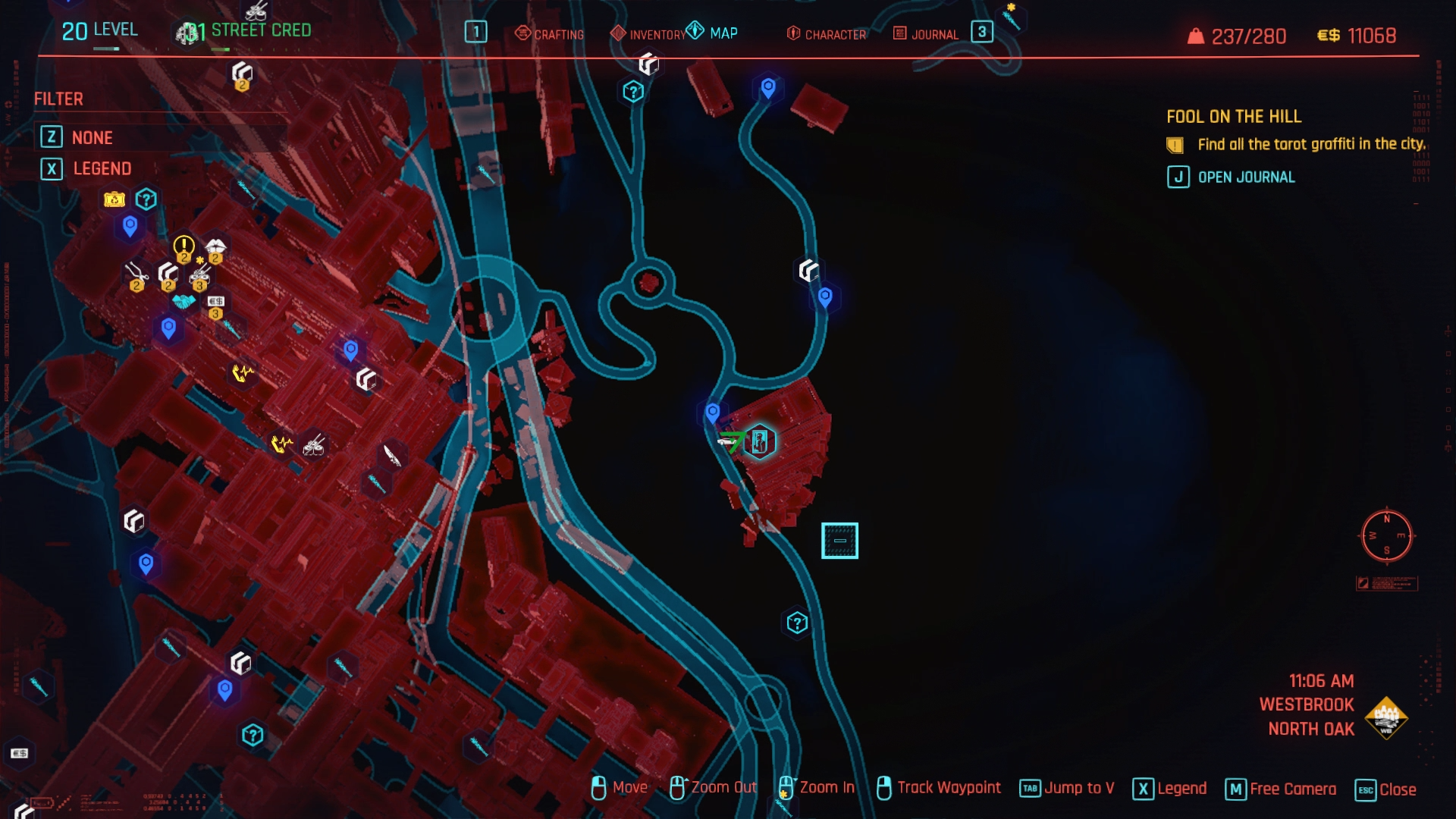Select the Fool on the Hill quest tracker
Screen dimensions: 1456x819
tap(1233, 116)
